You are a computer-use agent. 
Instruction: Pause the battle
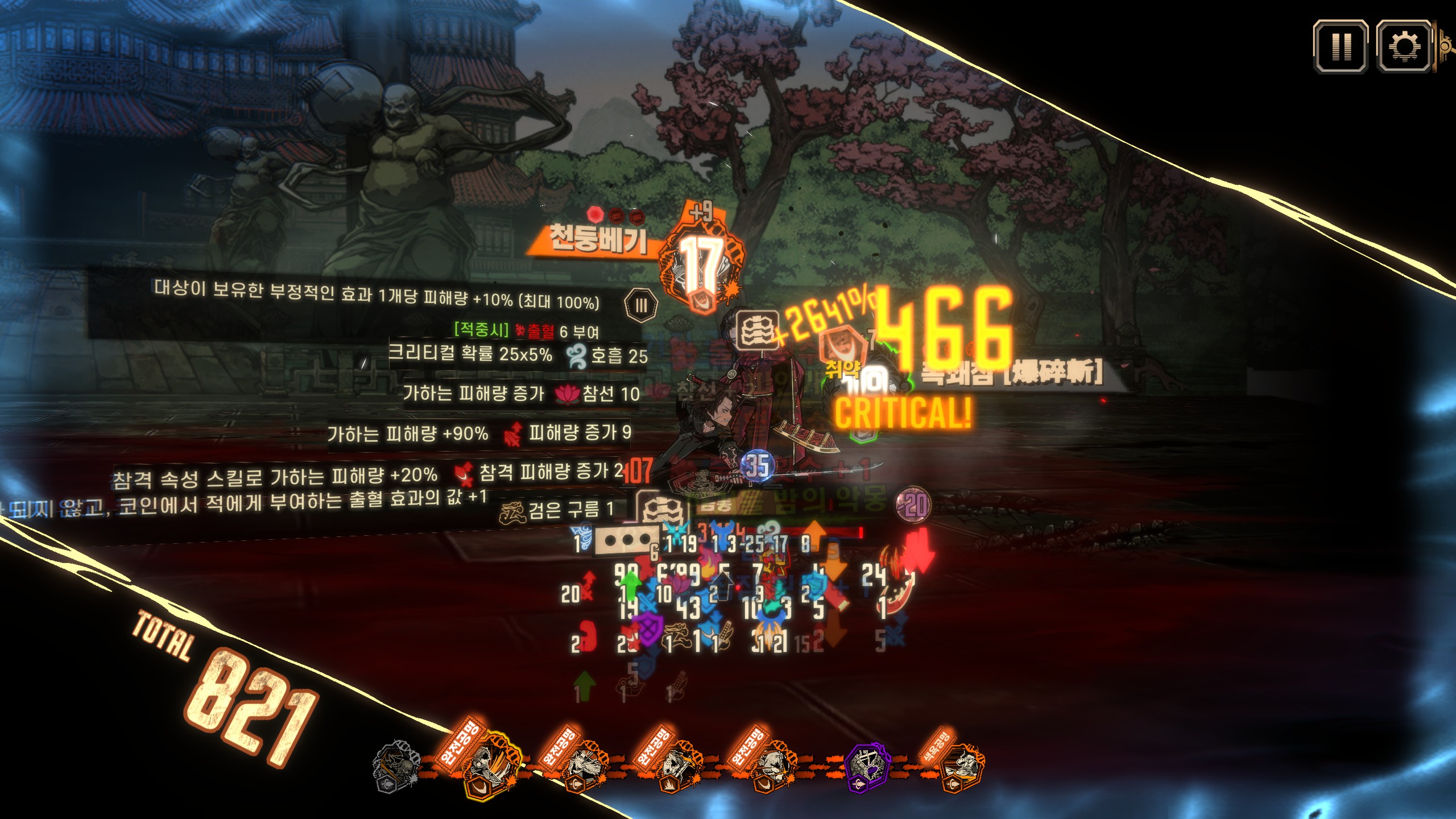[x=1341, y=46]
